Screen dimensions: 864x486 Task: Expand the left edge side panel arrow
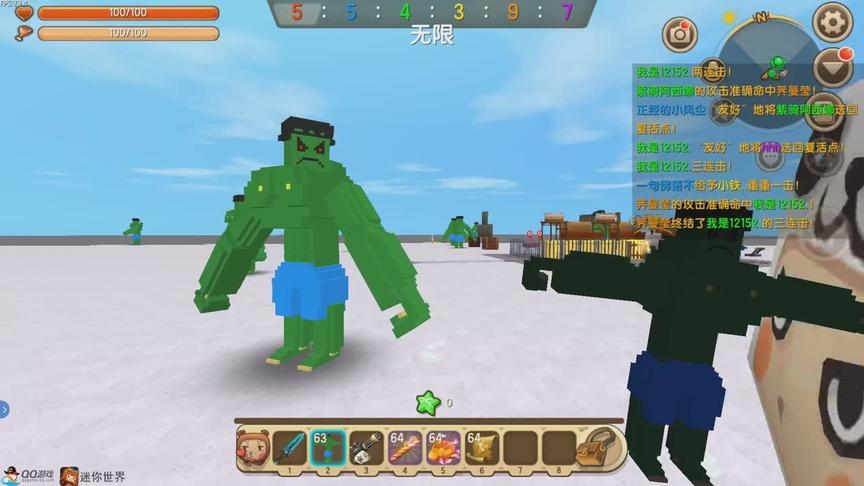pyautogui.click(x=4, y=408)
